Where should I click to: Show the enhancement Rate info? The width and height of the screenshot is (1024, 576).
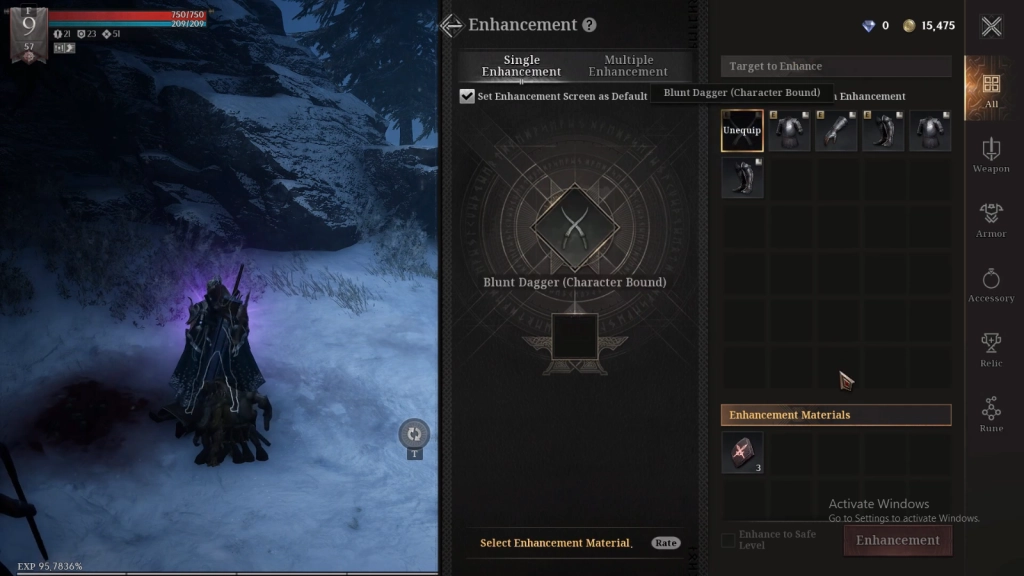coord(665,543)
